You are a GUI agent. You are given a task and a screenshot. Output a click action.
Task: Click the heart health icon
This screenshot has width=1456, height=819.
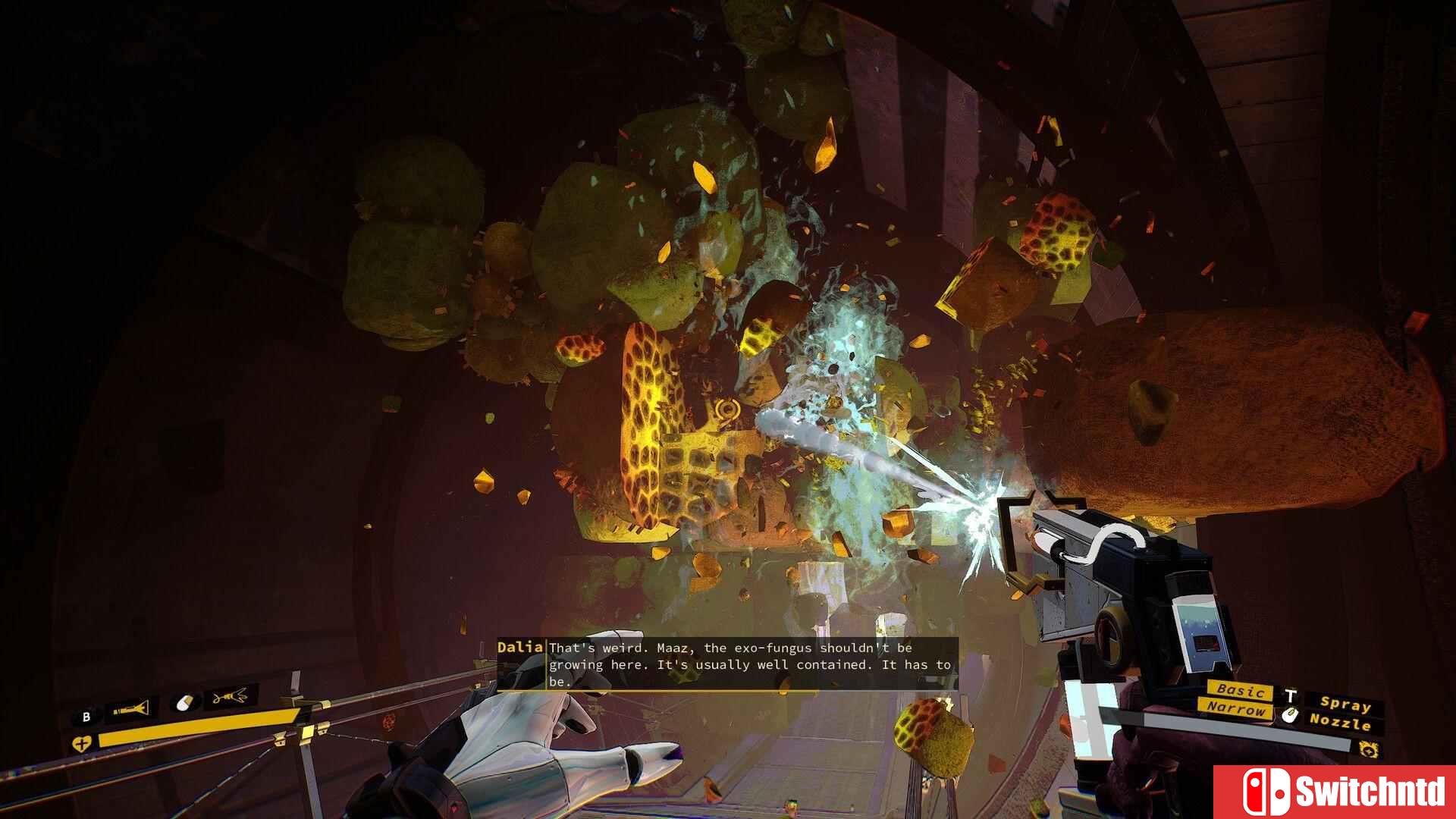pyautogui.click(x=81, y=744)
